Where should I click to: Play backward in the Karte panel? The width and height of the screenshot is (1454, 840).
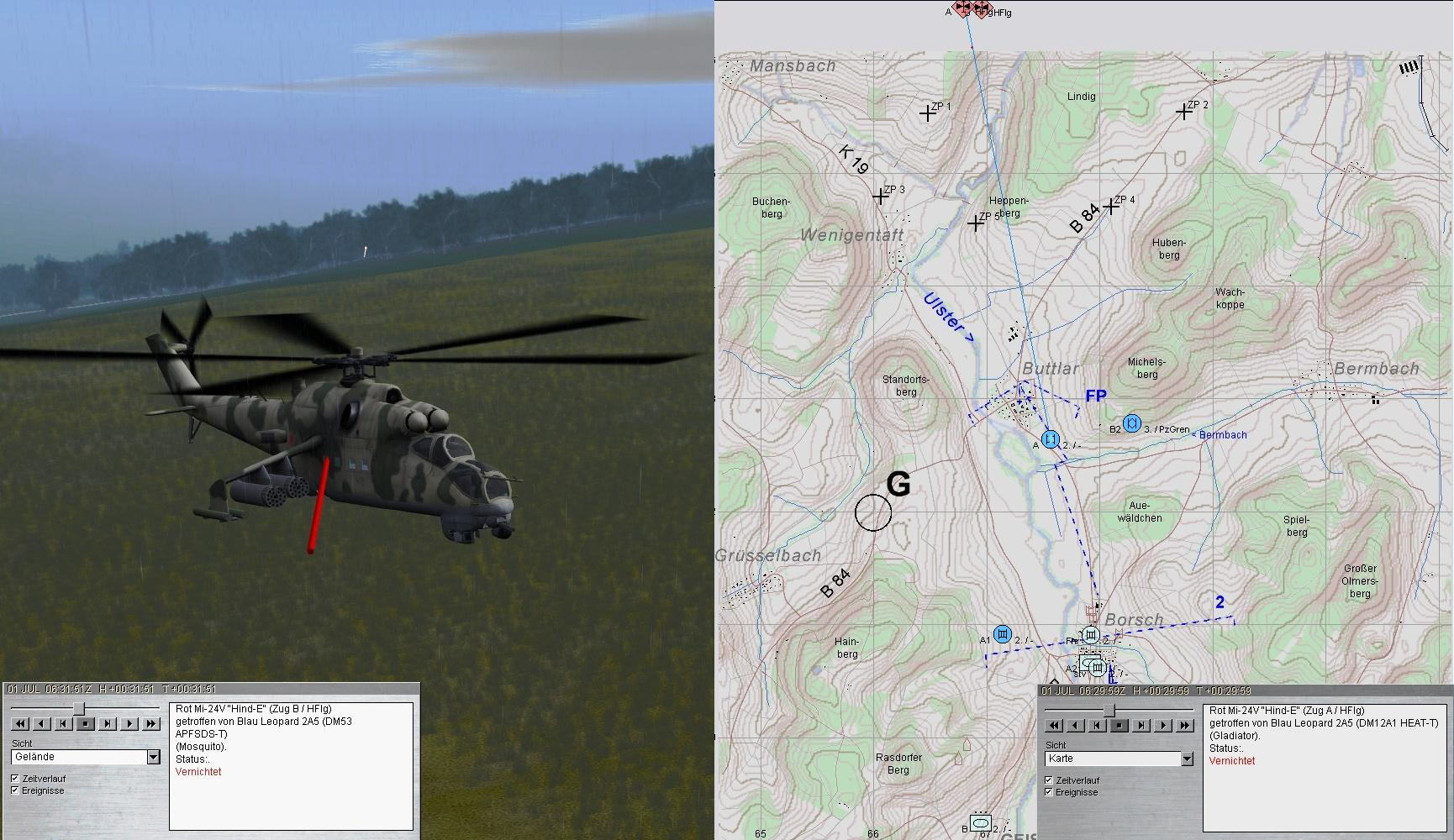(x=1076, y=725)
